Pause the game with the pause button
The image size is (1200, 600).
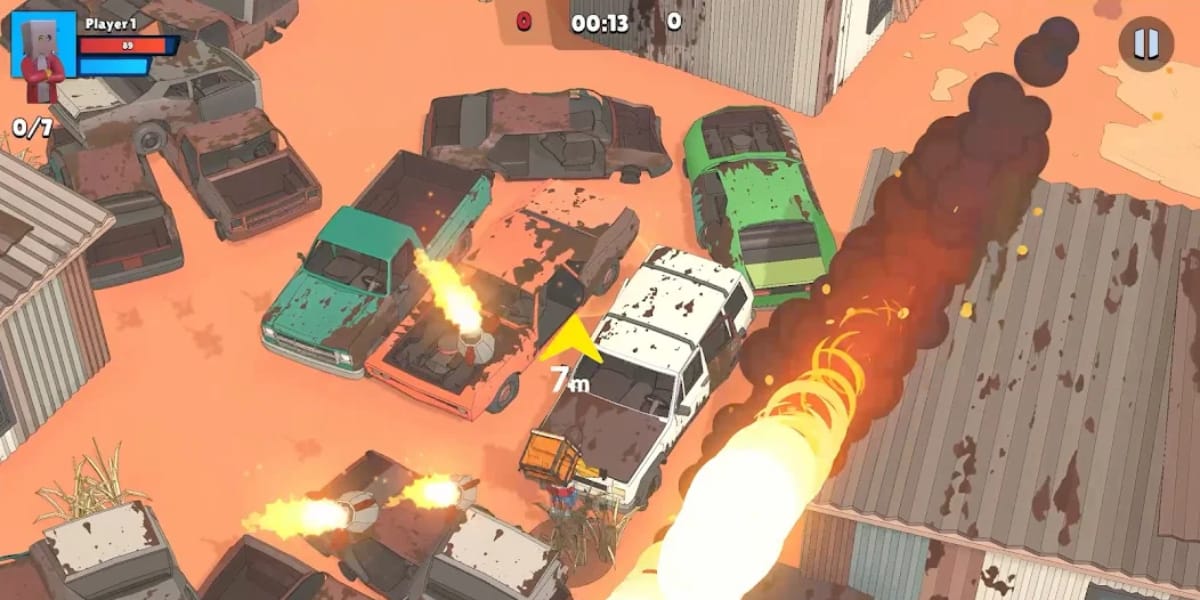[1145, 44]
